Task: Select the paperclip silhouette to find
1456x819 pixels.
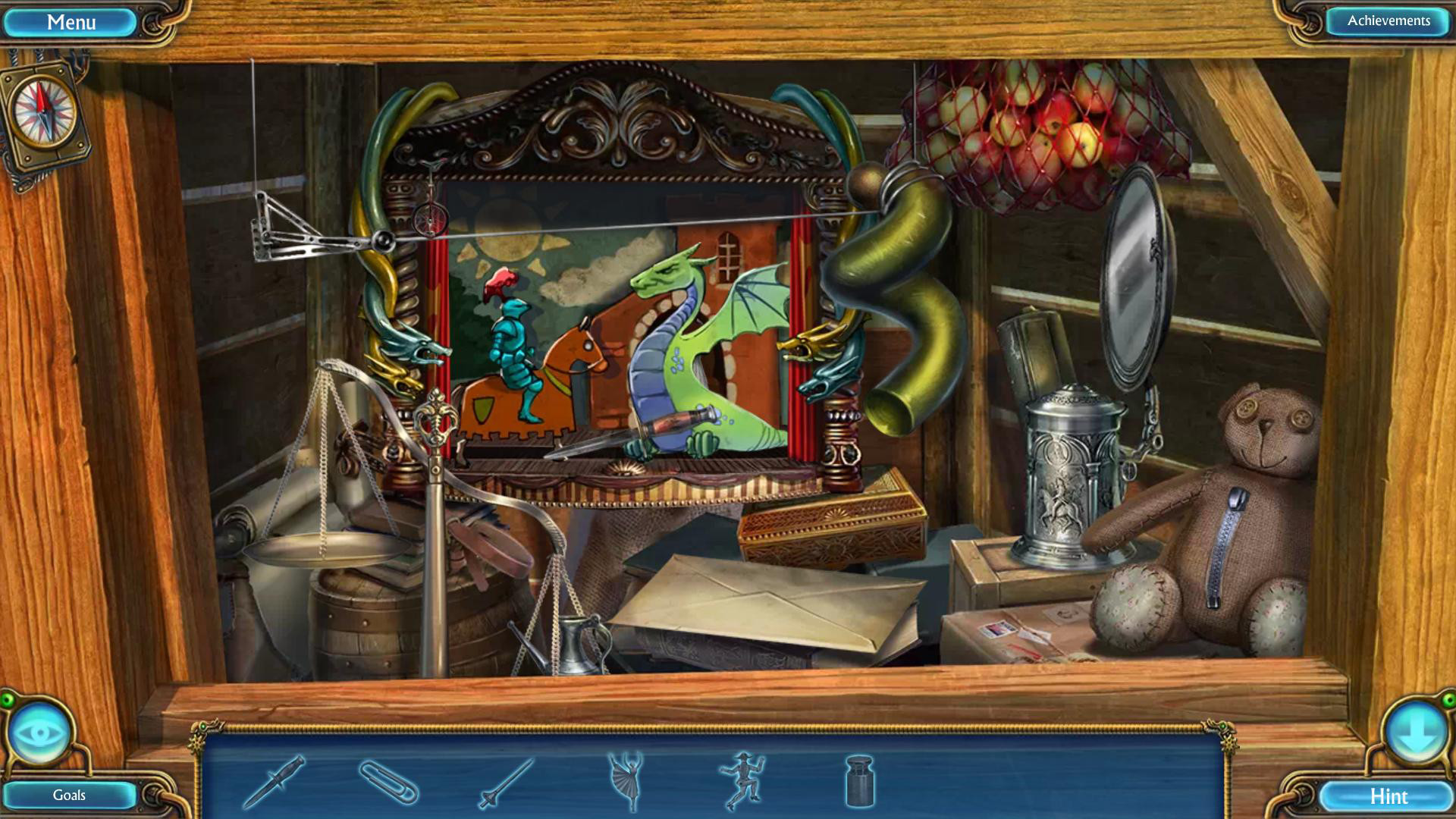Action: 388,783
